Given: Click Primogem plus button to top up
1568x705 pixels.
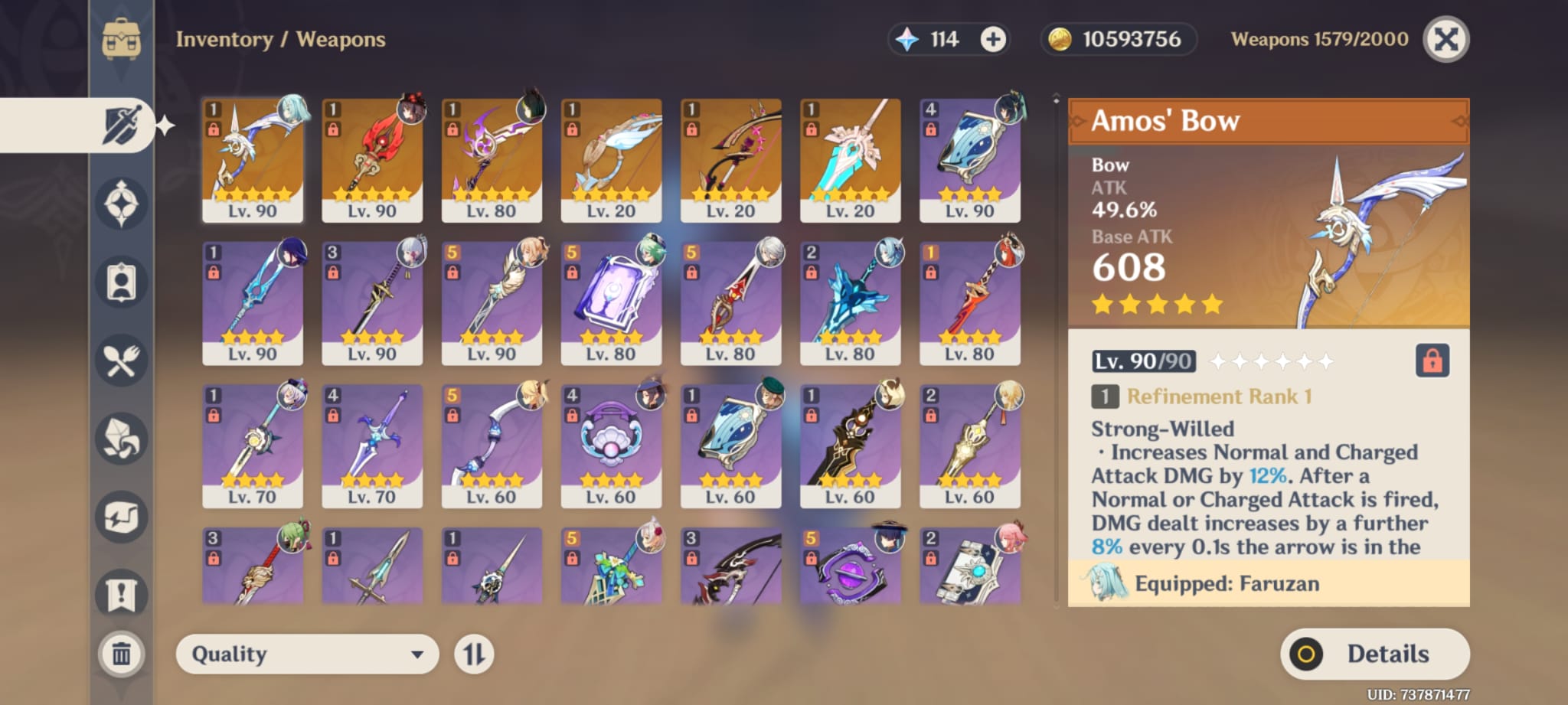Looking at the screenshot, I should point(994,39).
